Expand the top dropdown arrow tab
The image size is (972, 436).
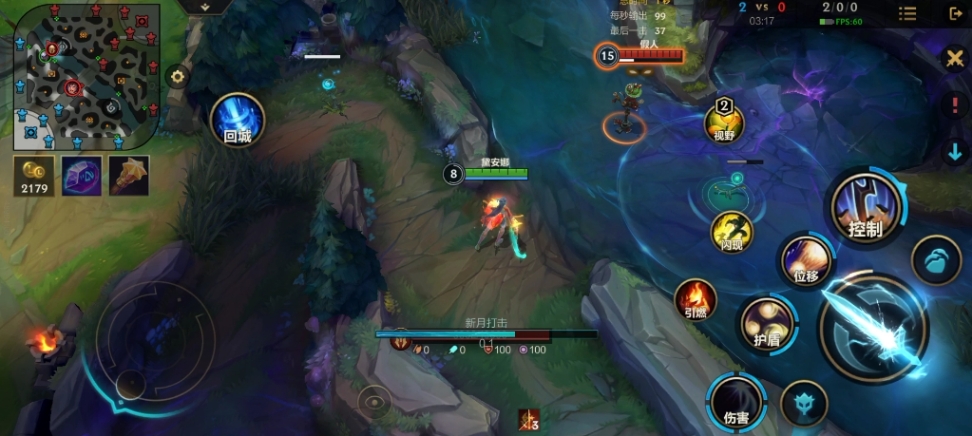(205, 7)
